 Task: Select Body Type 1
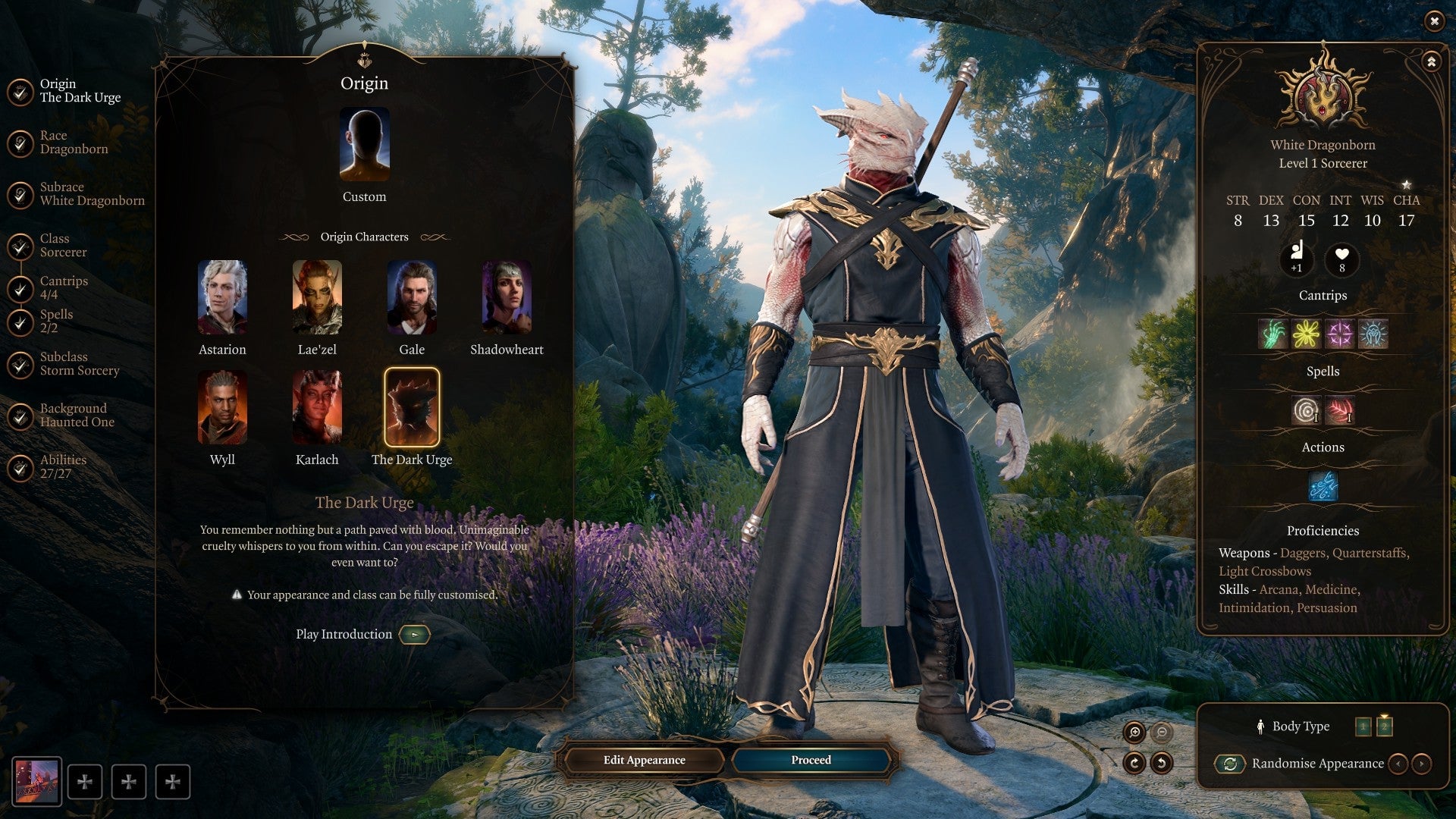tap(1363, 725)
